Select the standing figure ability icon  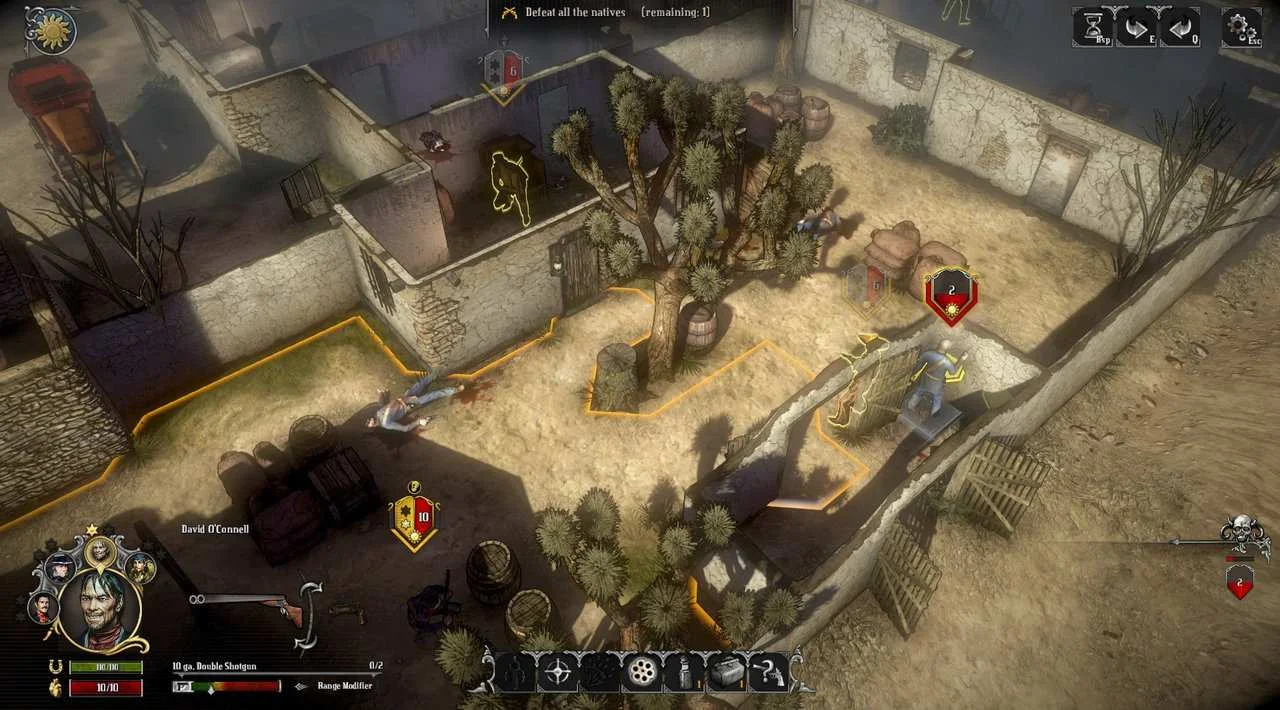coord(516,672)
